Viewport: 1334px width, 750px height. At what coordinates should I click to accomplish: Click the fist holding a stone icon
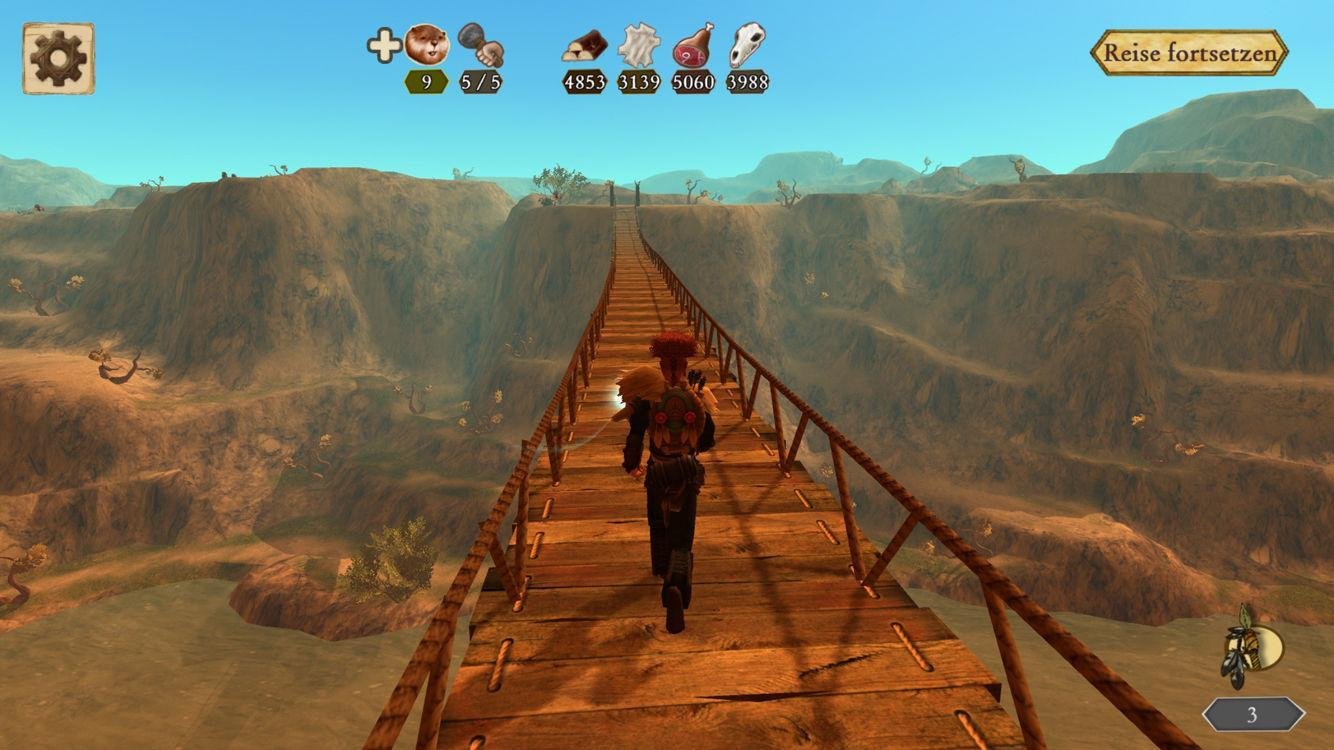[x=481, y=45]
